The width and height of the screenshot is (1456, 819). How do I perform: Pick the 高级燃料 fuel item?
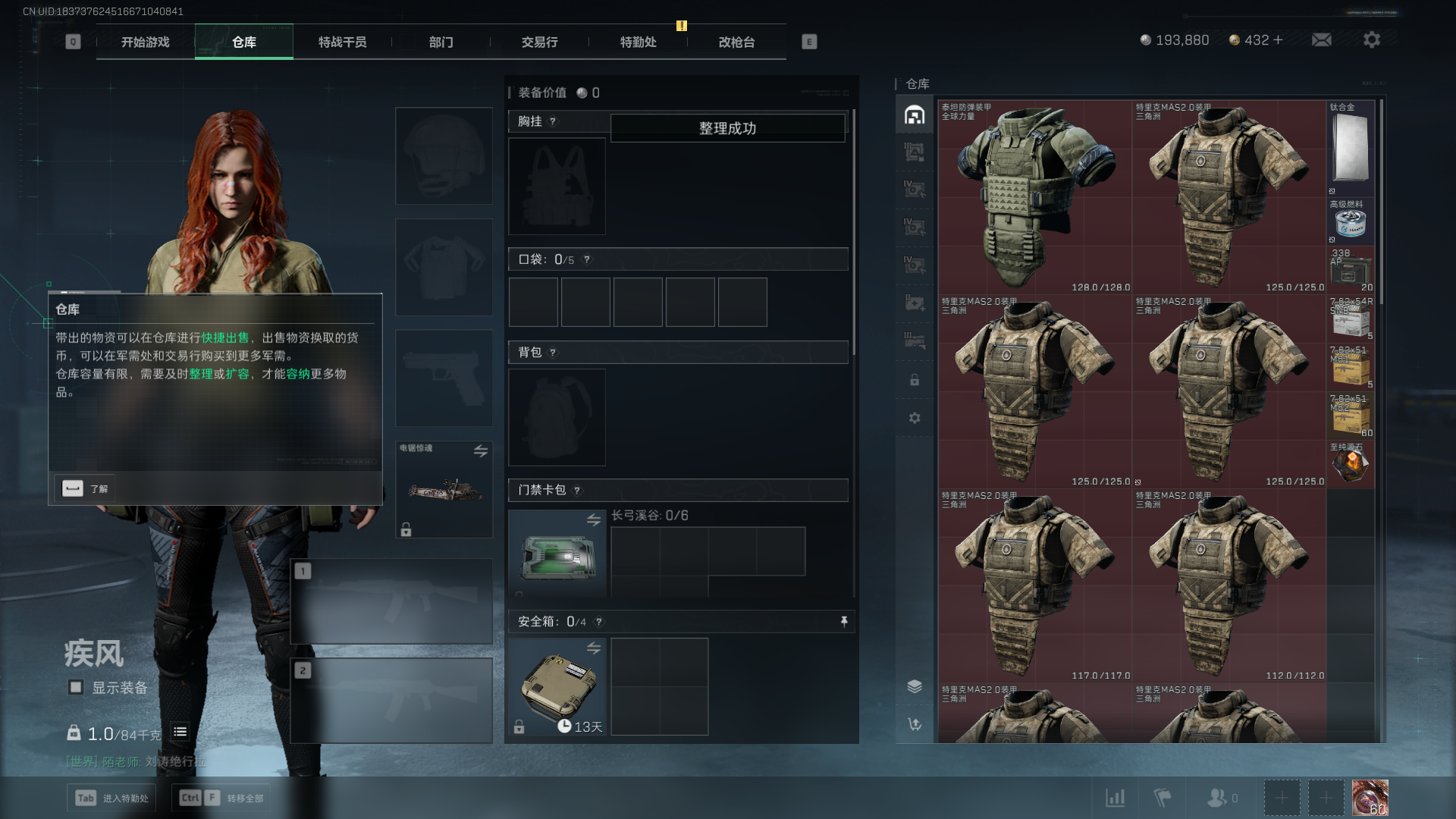tap(1351, 221)
